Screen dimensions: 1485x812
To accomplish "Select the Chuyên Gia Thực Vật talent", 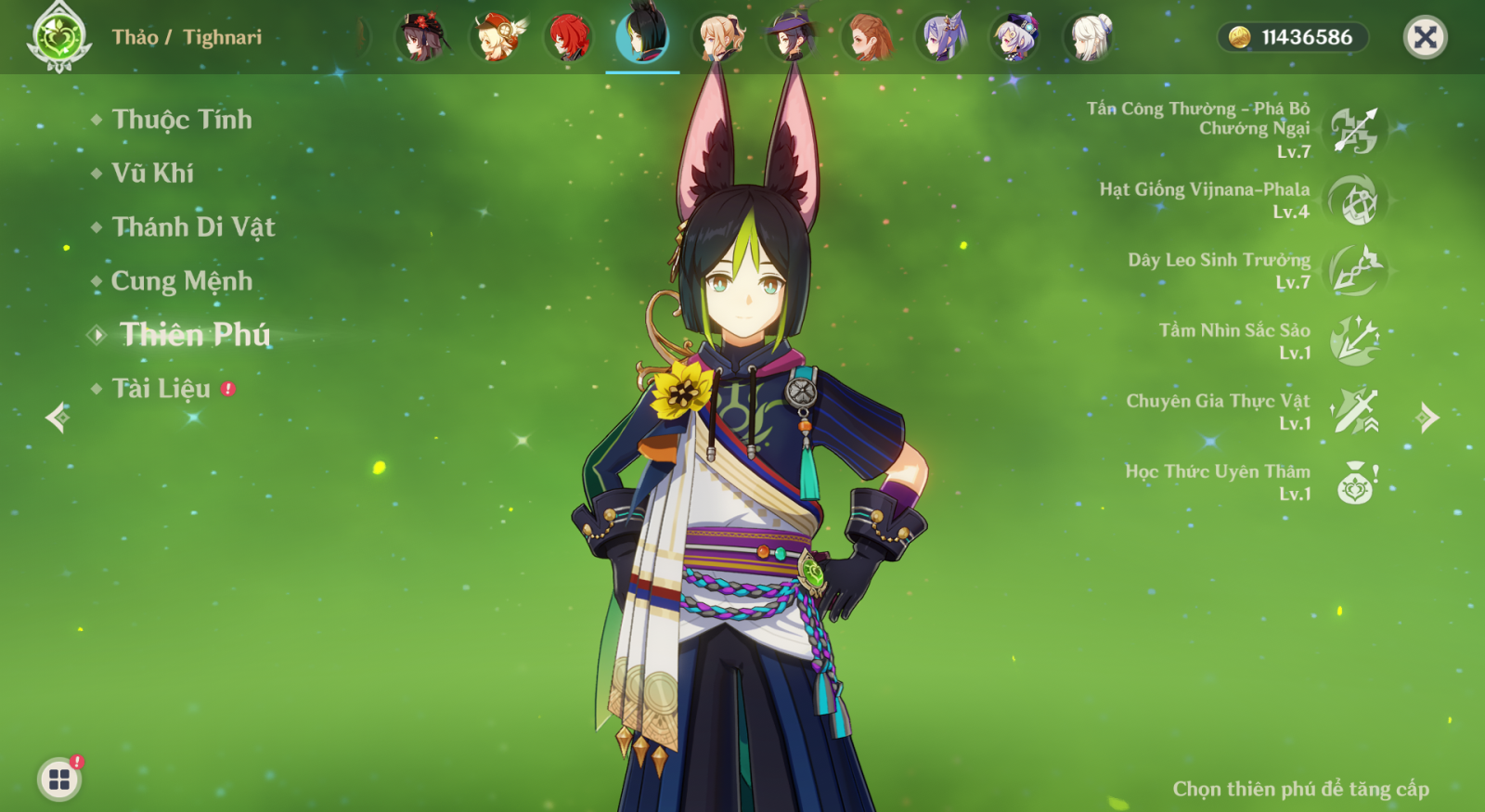I will point(1355,412).
